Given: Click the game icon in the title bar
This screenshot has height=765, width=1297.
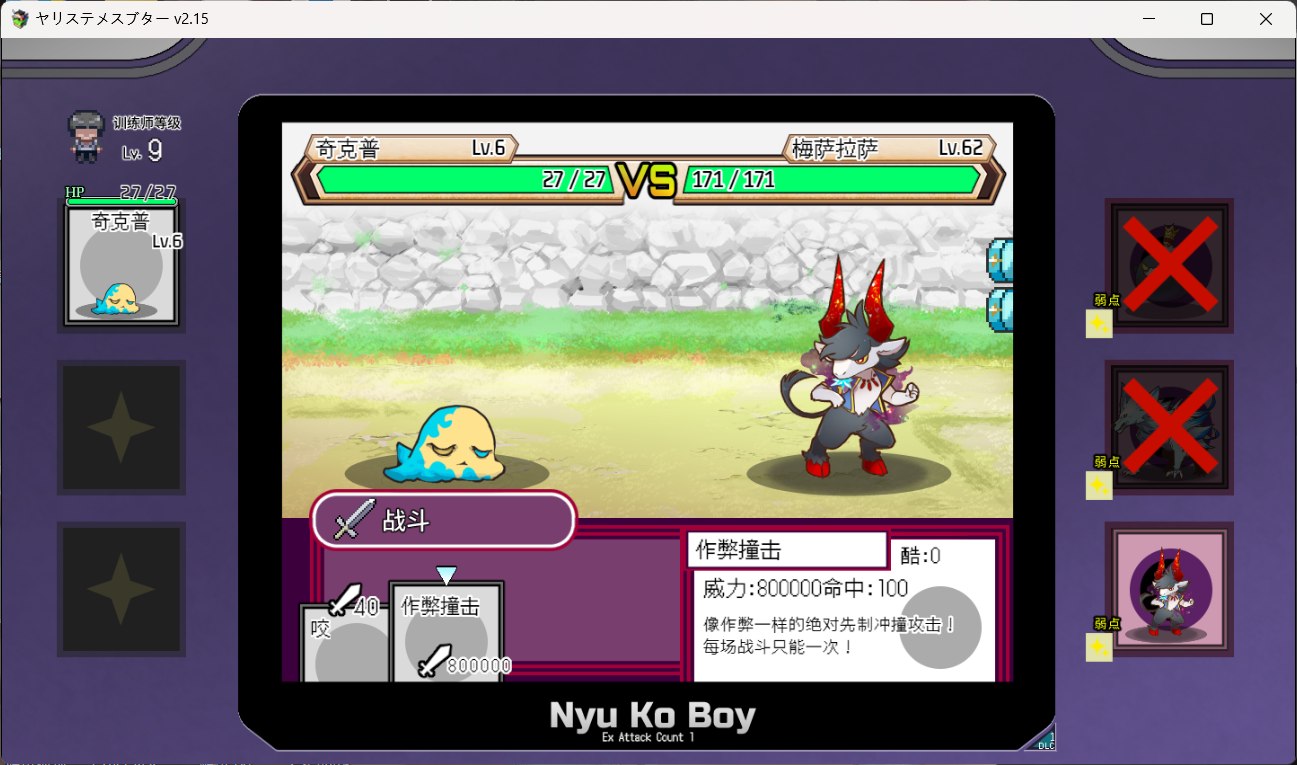Looking at the screenshot, I should [19, 18].
